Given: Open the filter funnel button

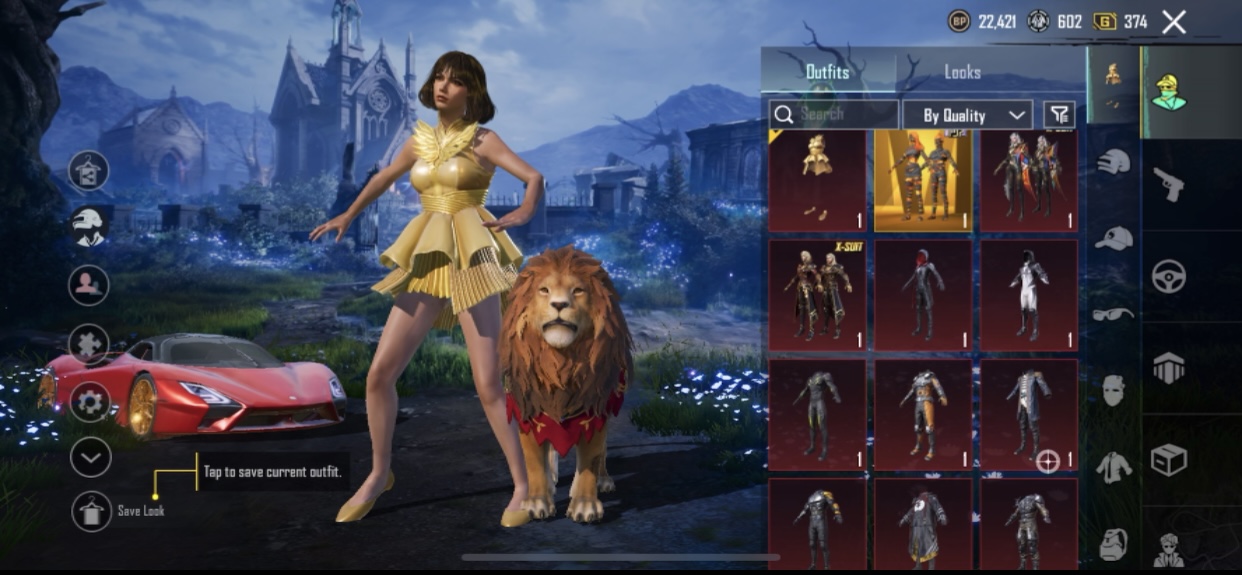Looking at the screenshot, I should (x=1058, y=114).
